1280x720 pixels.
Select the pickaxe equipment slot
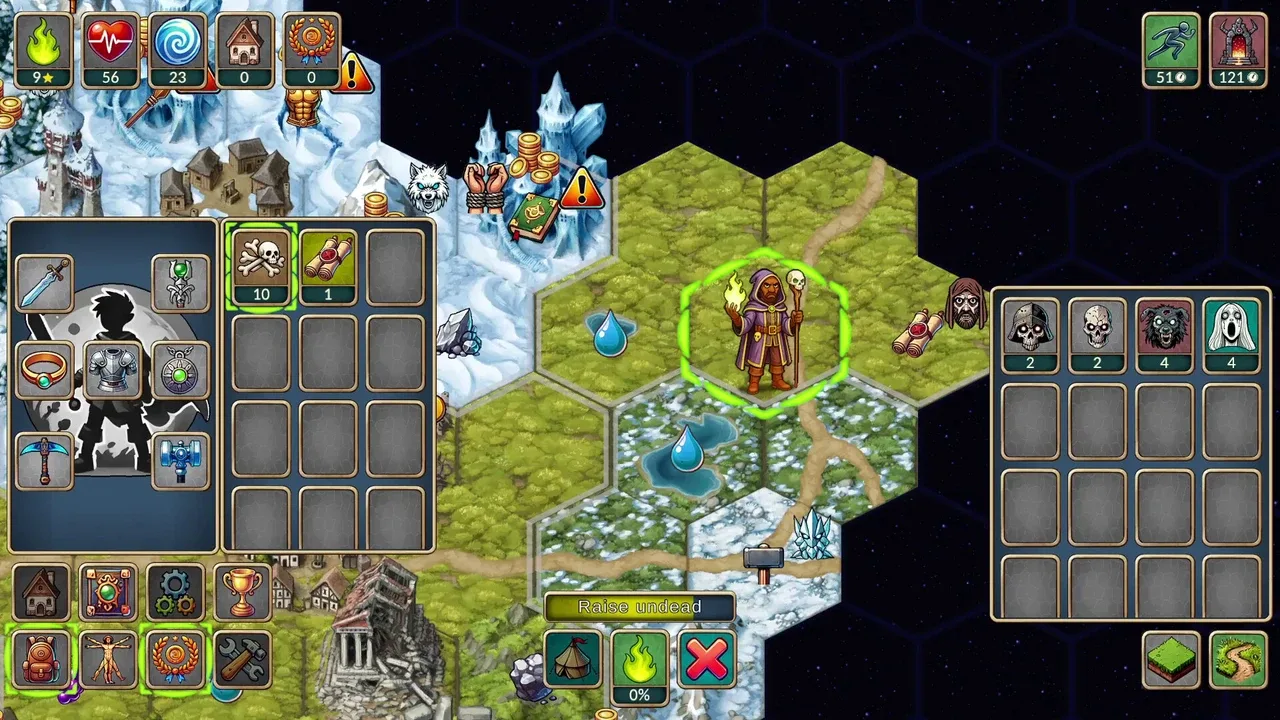(44, 460)
